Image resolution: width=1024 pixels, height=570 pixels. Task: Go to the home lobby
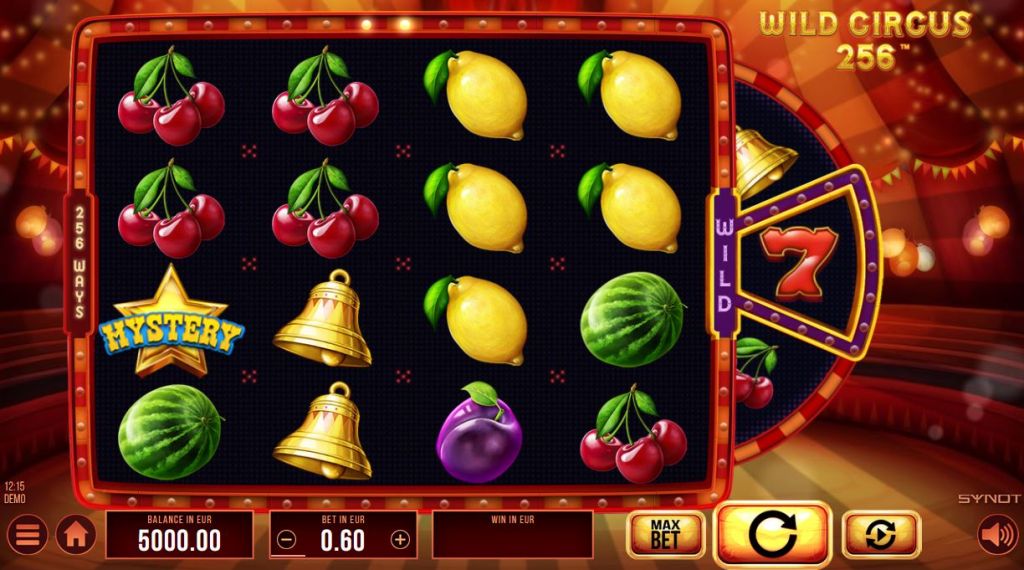(76, 535)
